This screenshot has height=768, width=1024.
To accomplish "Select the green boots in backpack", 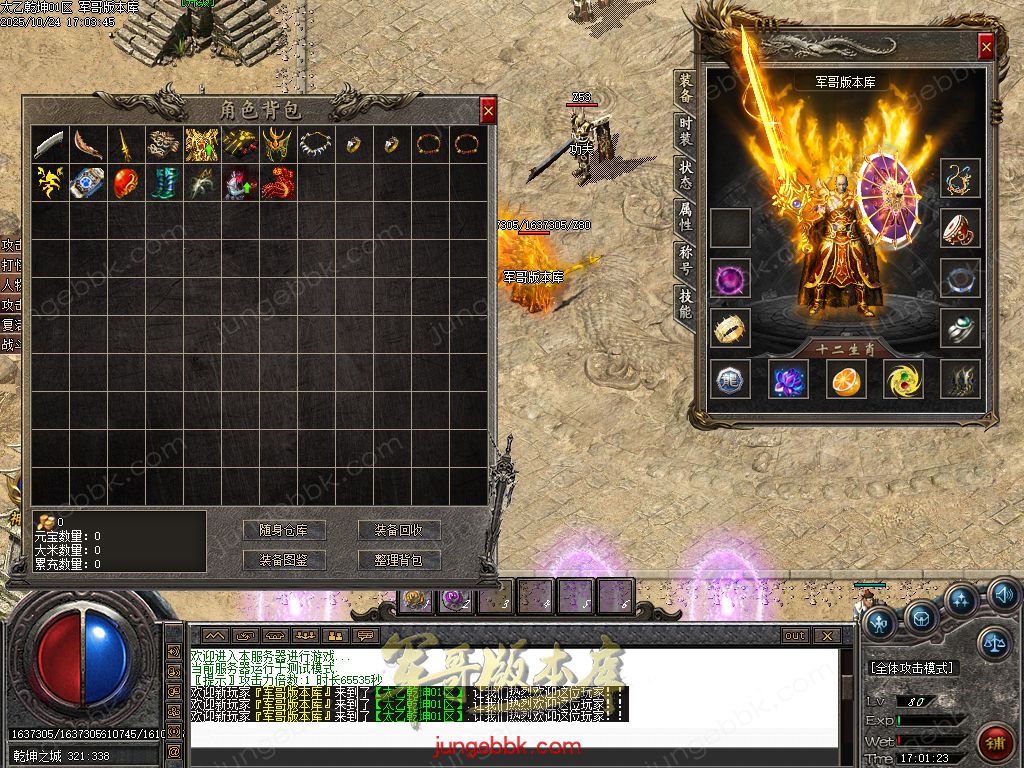I will [164, 182].
